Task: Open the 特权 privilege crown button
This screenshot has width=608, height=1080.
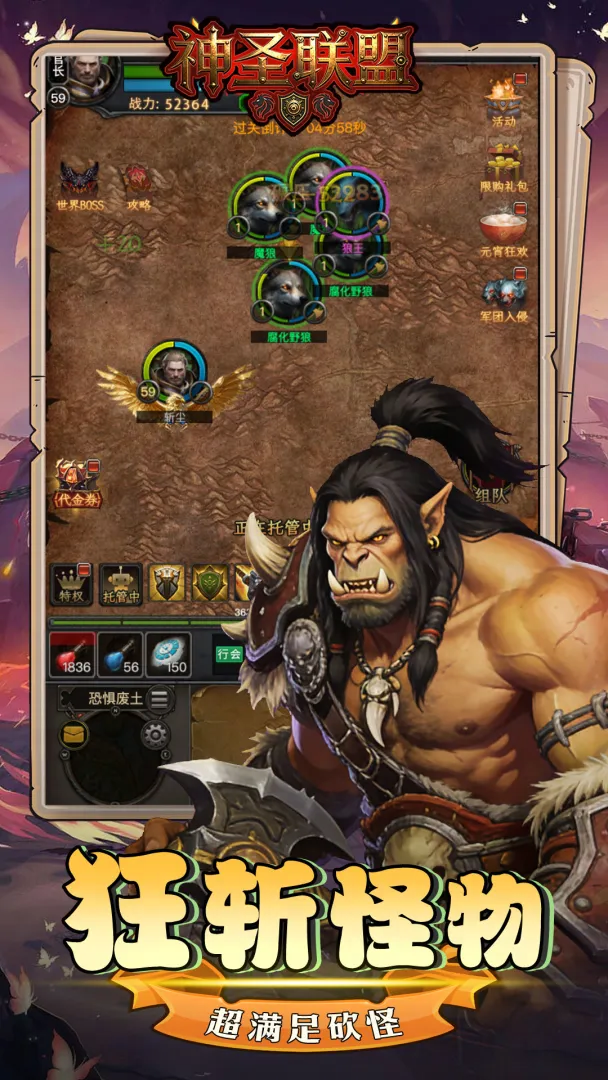Action: coord(71,585)
